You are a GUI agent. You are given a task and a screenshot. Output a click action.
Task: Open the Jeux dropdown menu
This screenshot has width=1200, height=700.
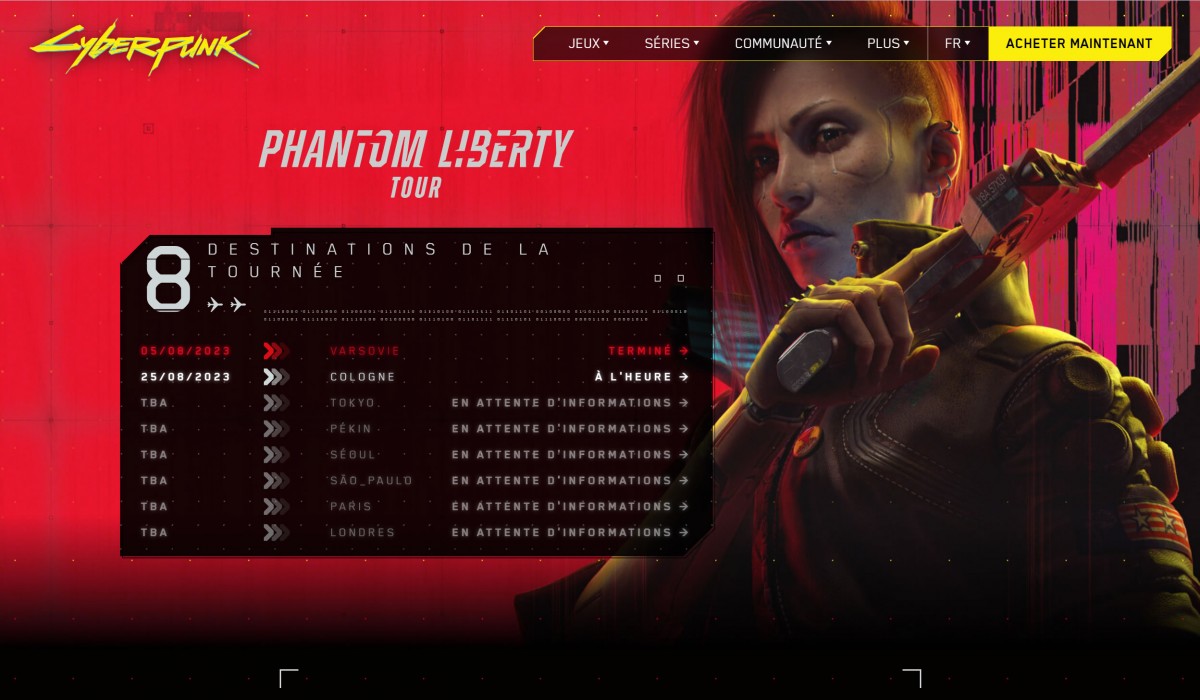(x=588, y=43)
